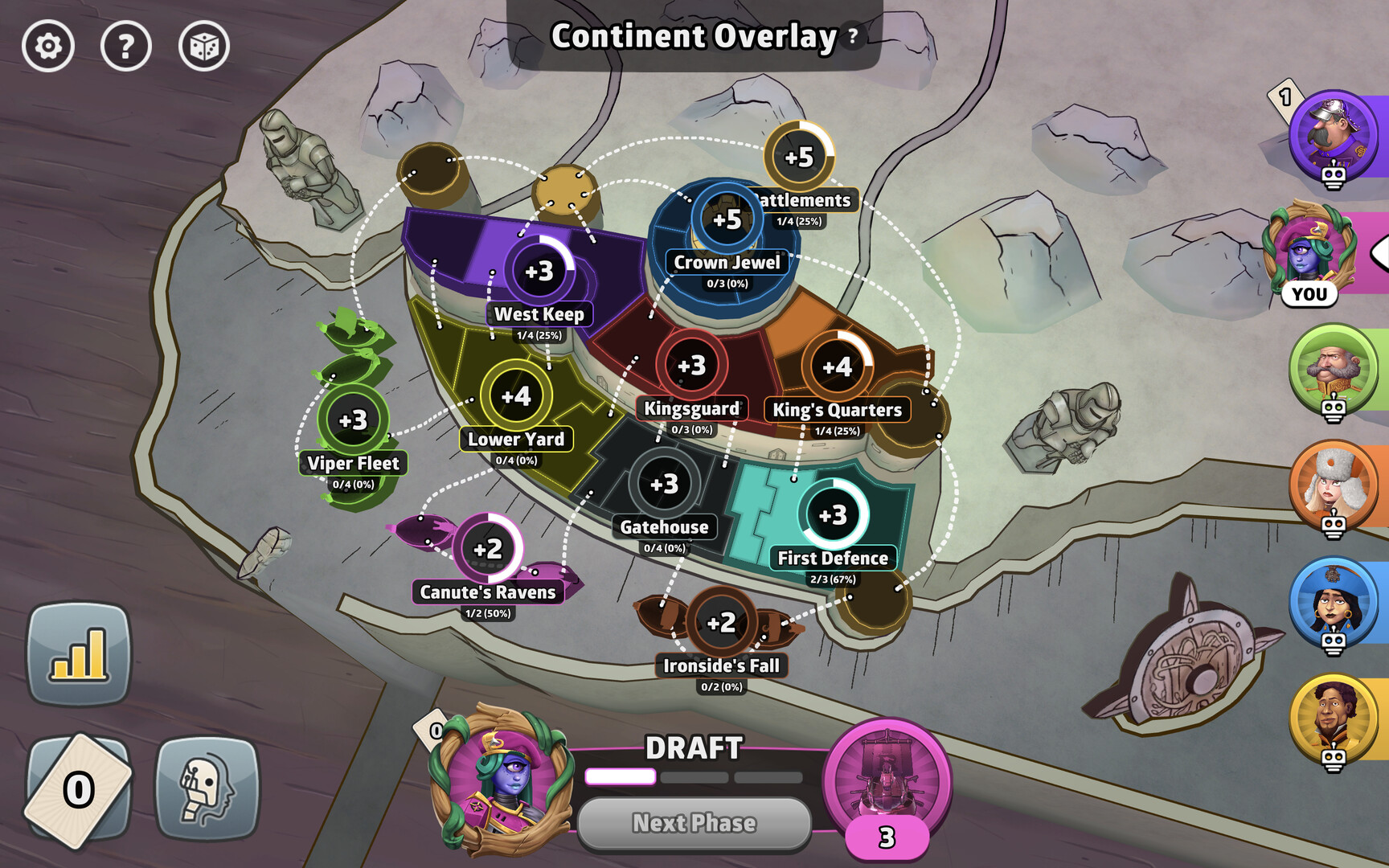Open the settings gear
Viewport: 1389px width, 868px height.
click(x=48, y=47)
